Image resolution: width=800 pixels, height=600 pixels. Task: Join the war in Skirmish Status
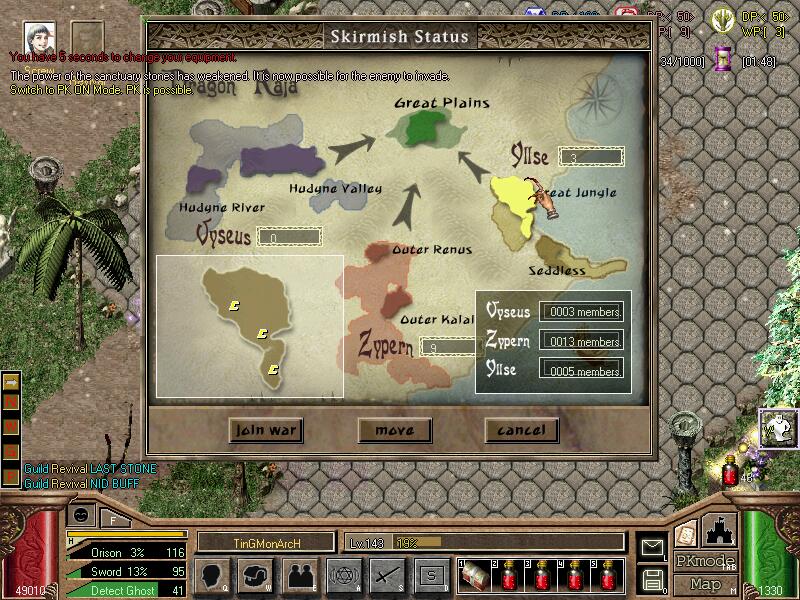(265, 430)
